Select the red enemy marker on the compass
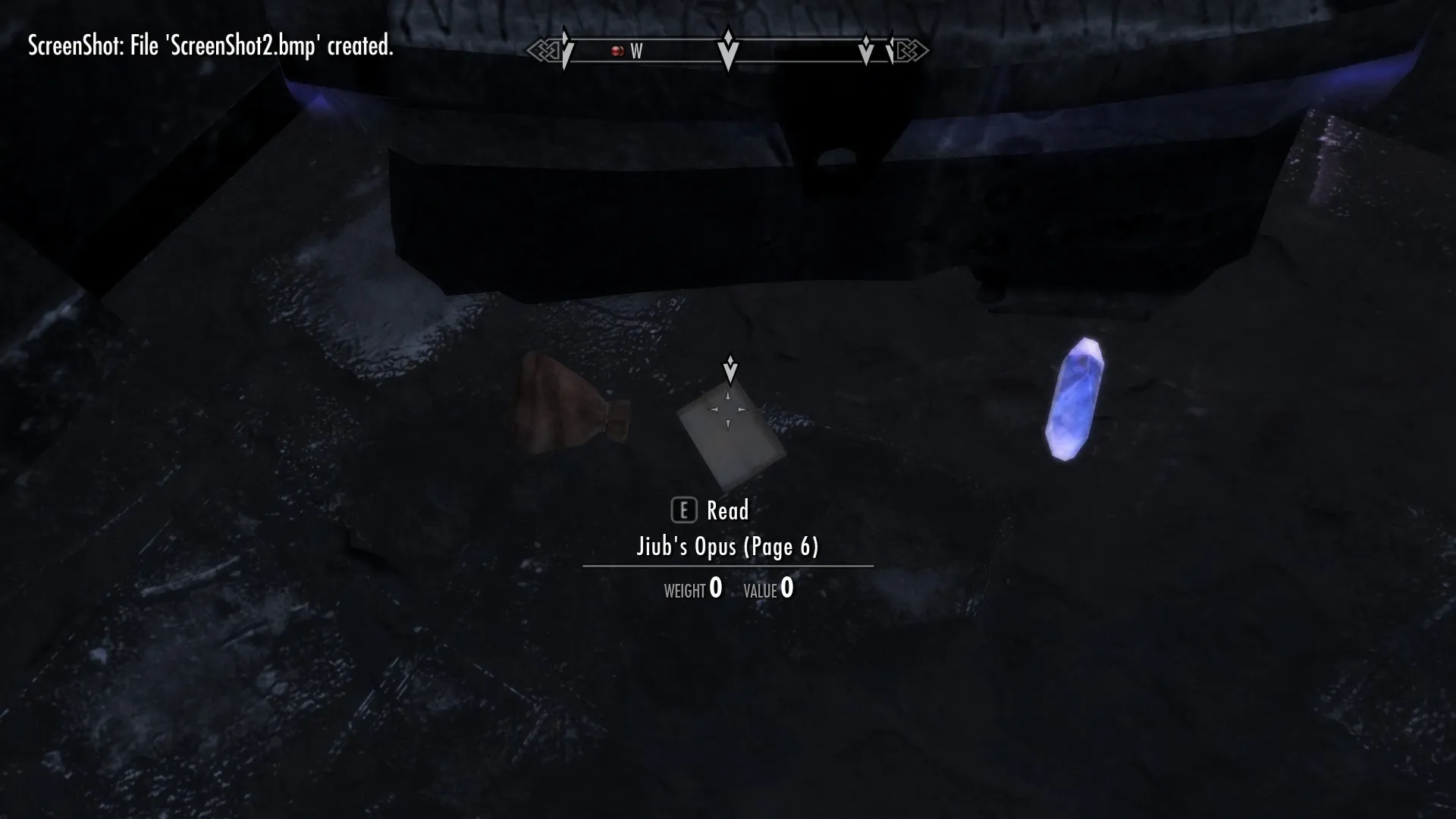 click(x=617, y=51)
